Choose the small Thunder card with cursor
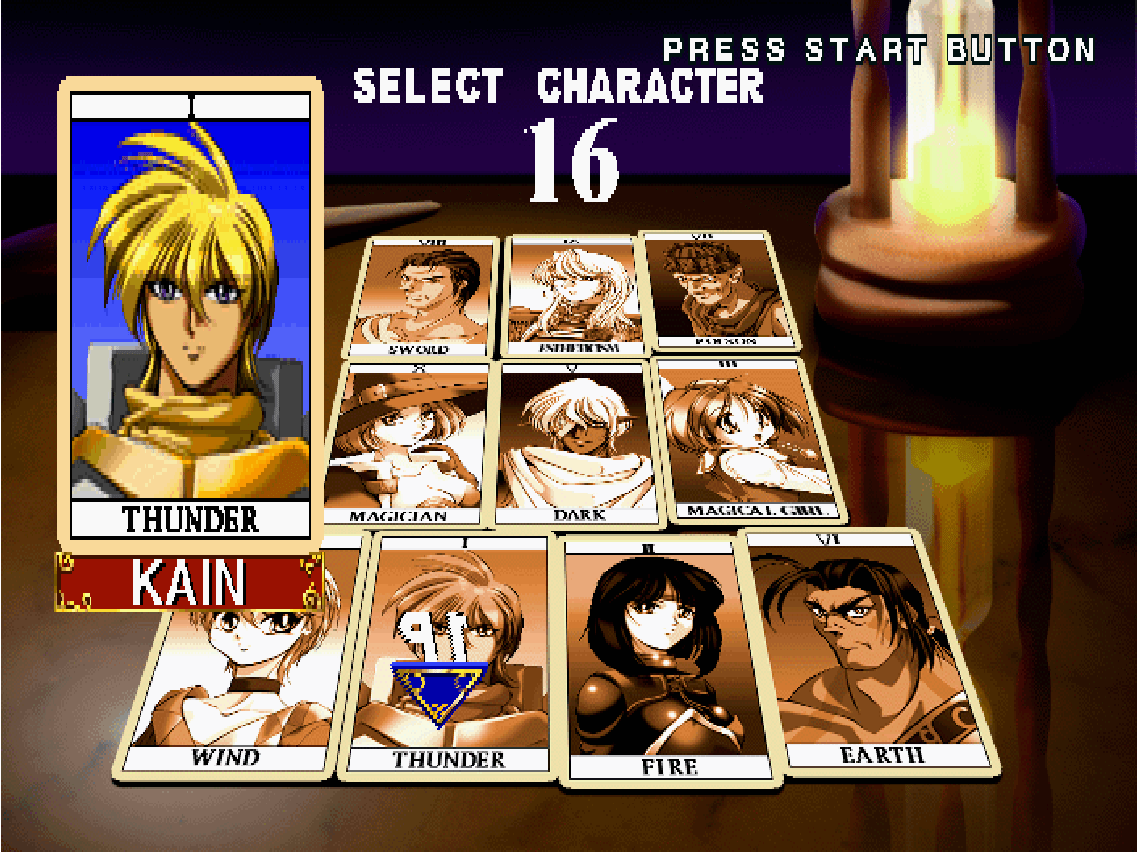 click(450, 655)
